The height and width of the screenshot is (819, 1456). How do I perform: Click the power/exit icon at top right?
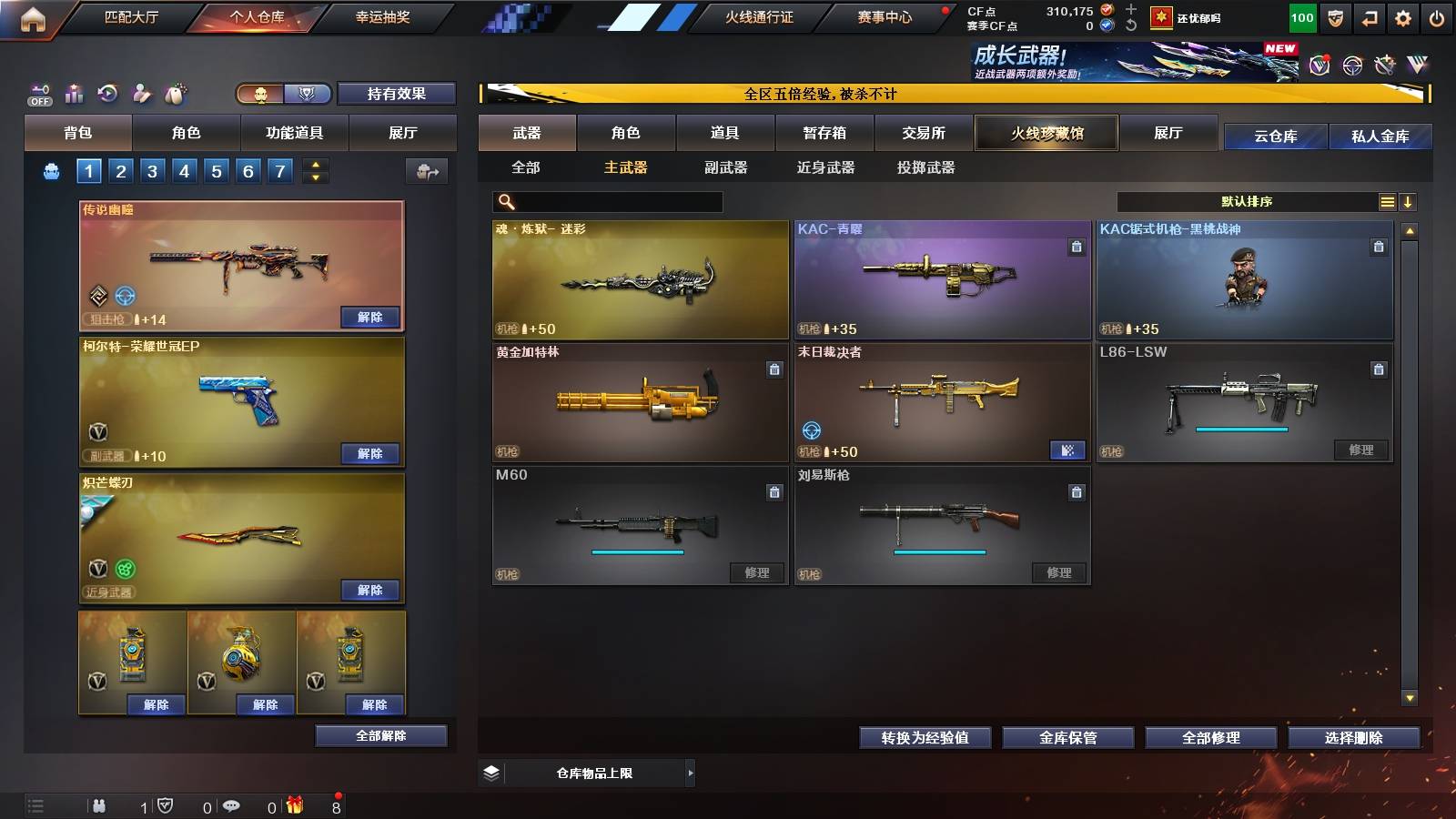1436,17
